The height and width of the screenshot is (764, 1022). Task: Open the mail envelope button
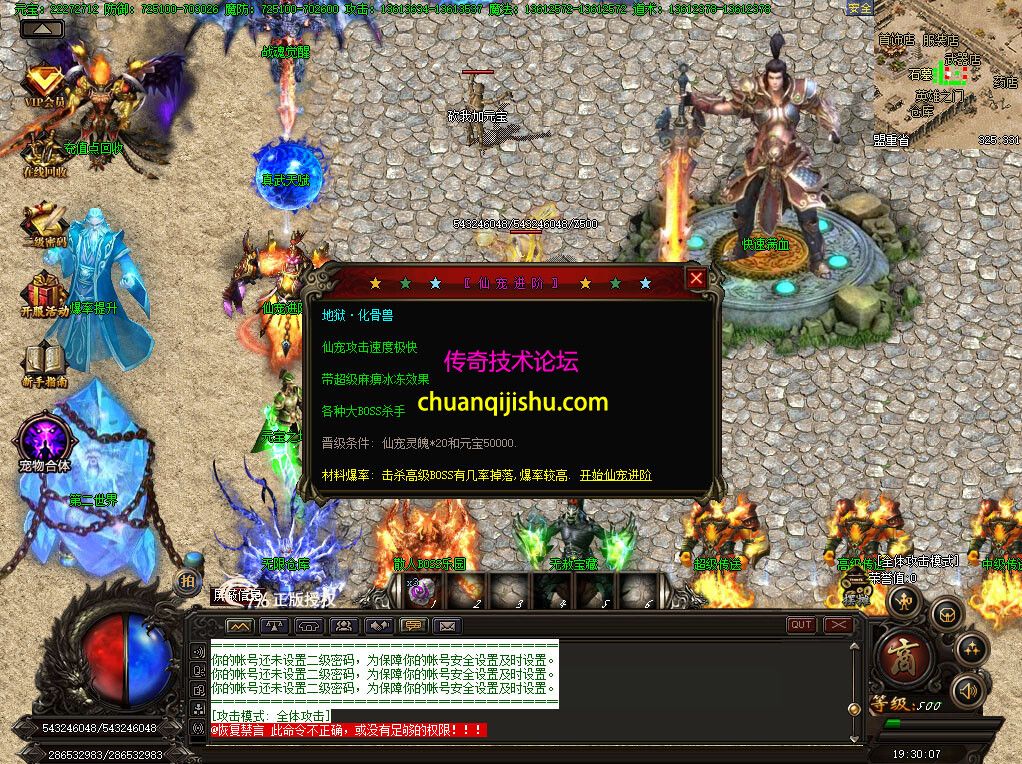(446, 626)
